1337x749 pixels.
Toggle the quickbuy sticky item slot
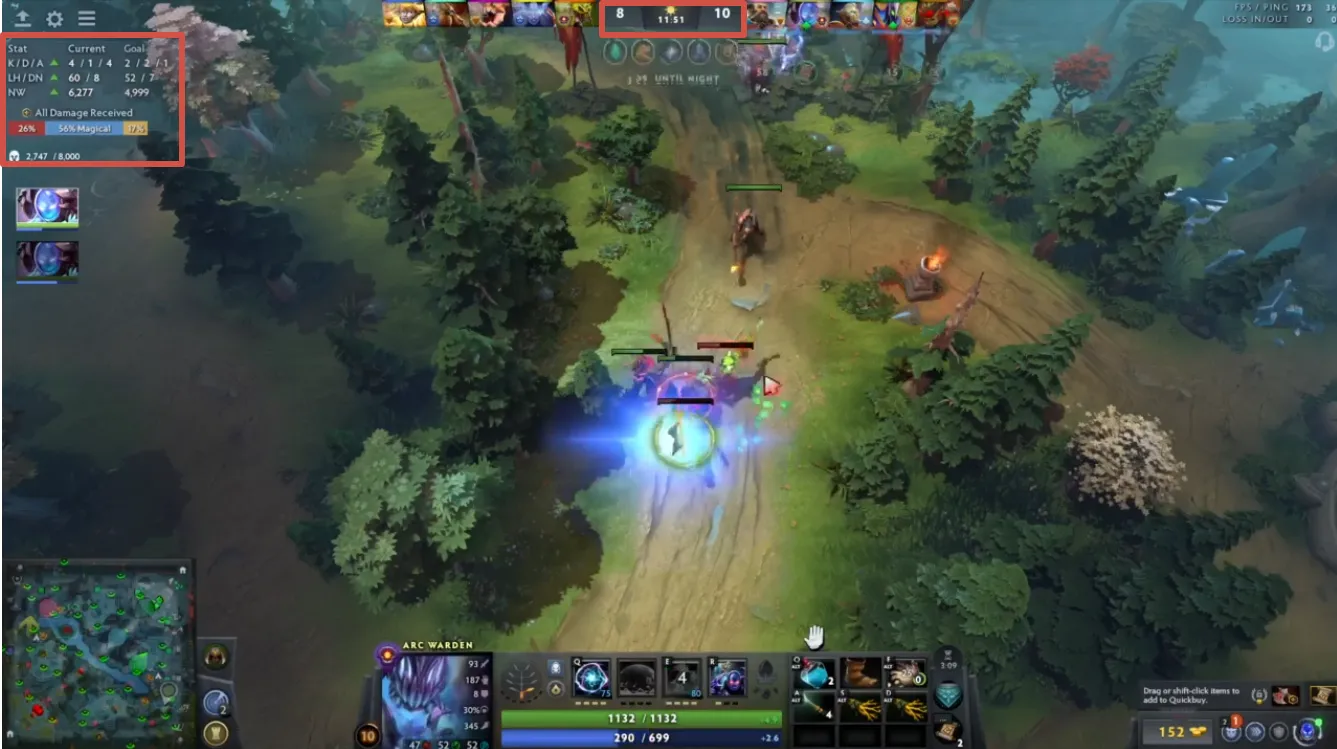pyautogui.click(x=1320, y=695)
